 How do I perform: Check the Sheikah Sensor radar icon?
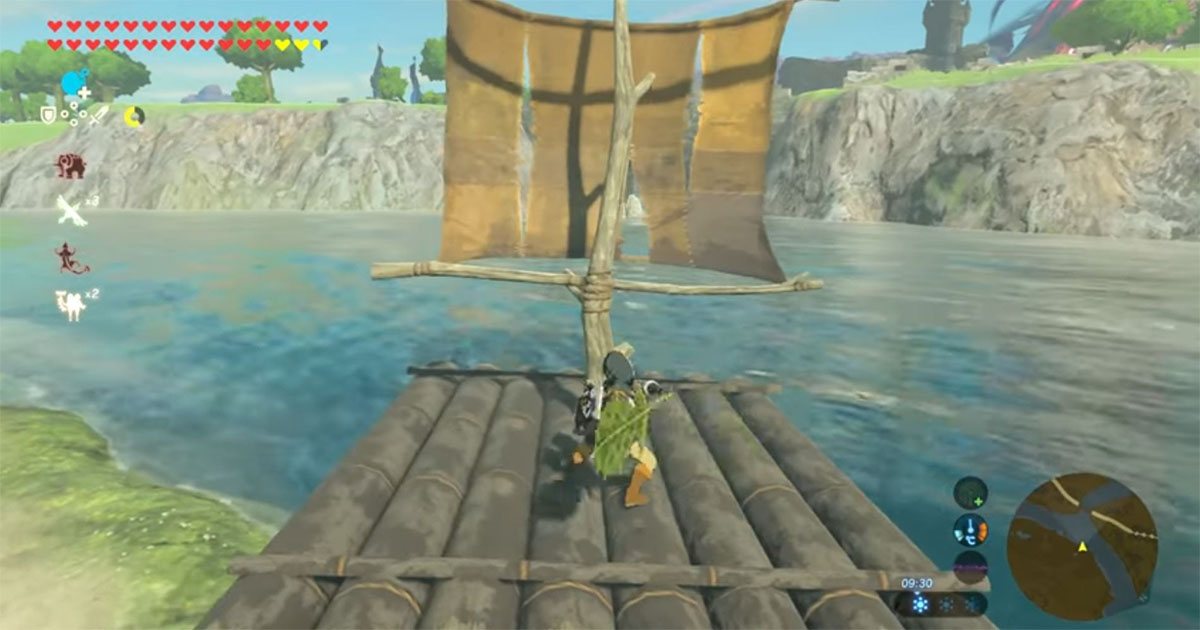[970, 492]
